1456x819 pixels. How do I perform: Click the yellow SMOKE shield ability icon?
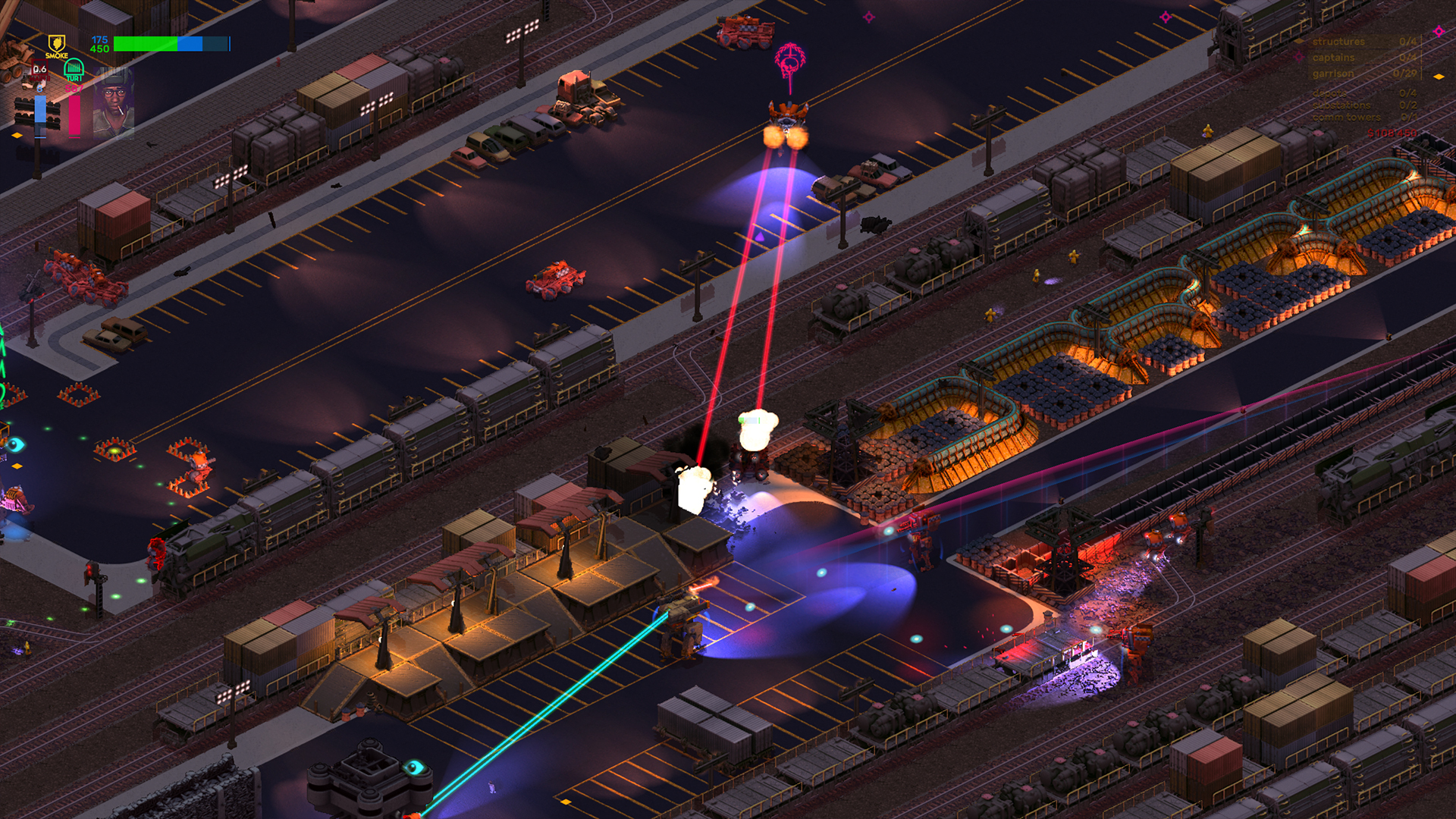click(x=57, y=44)
